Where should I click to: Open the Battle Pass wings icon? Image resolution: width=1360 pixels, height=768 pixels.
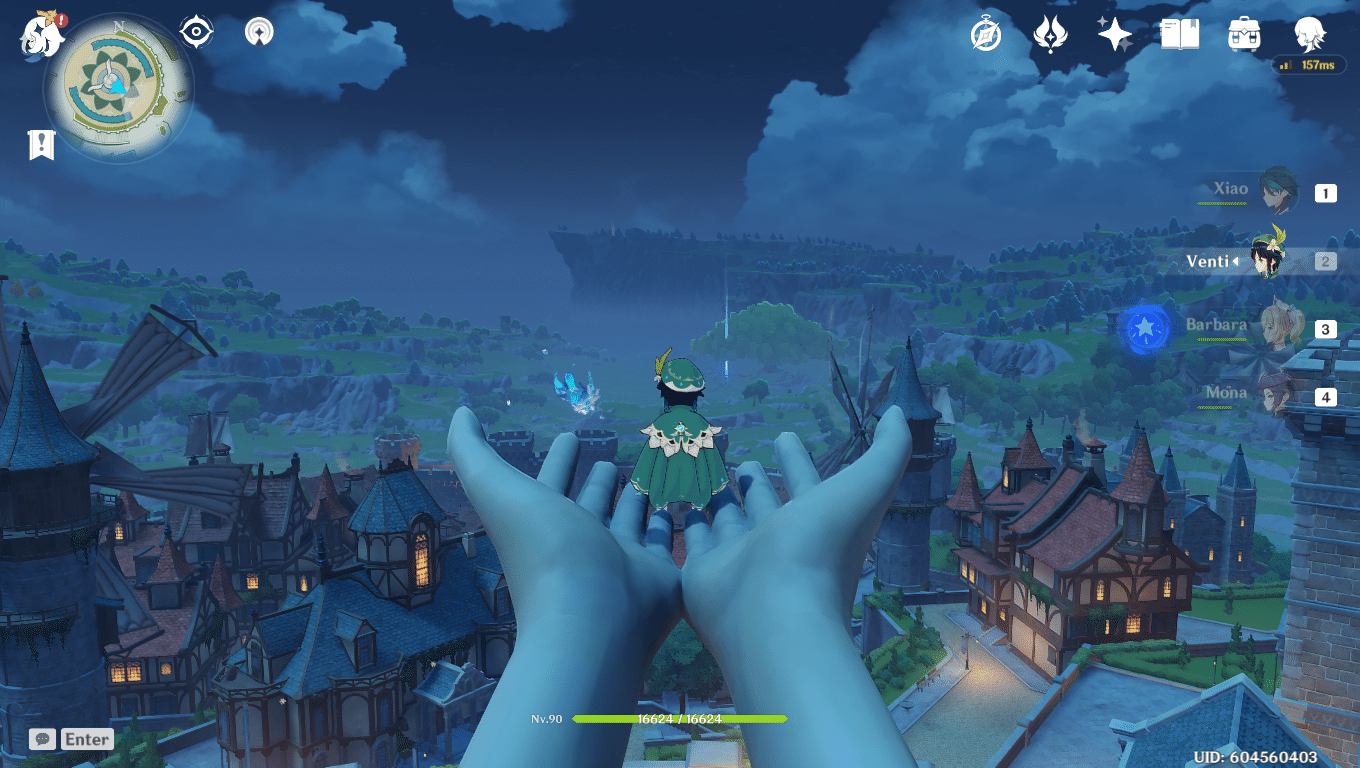tap(1050, 33)
